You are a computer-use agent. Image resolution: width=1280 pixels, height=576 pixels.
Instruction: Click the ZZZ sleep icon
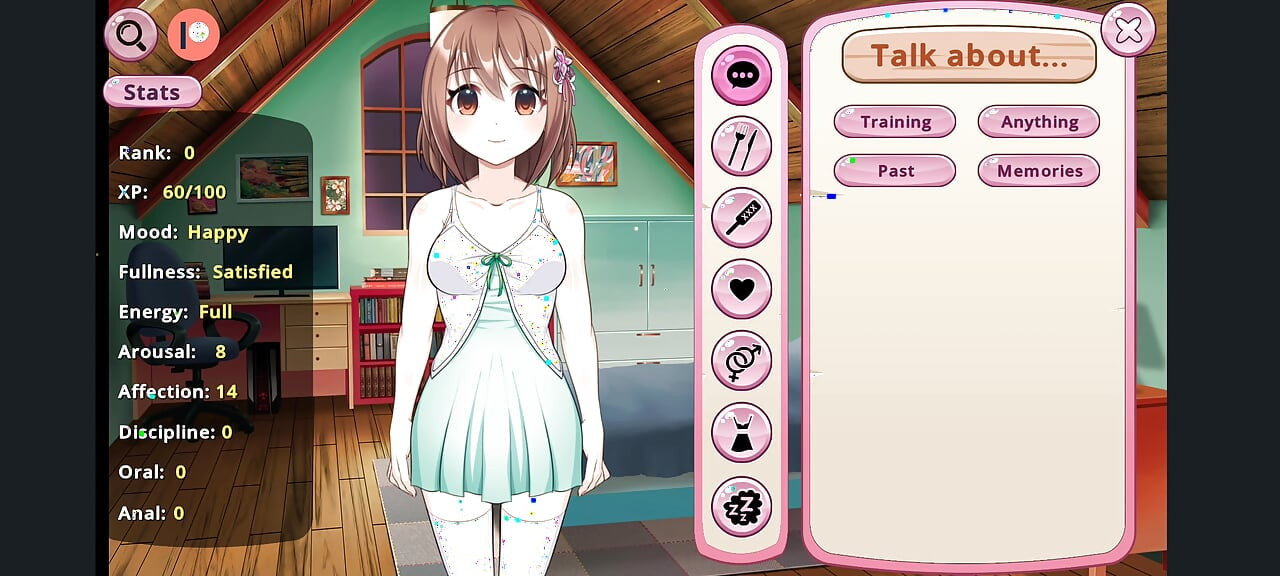pyautogui.click(x=741, y=507)
